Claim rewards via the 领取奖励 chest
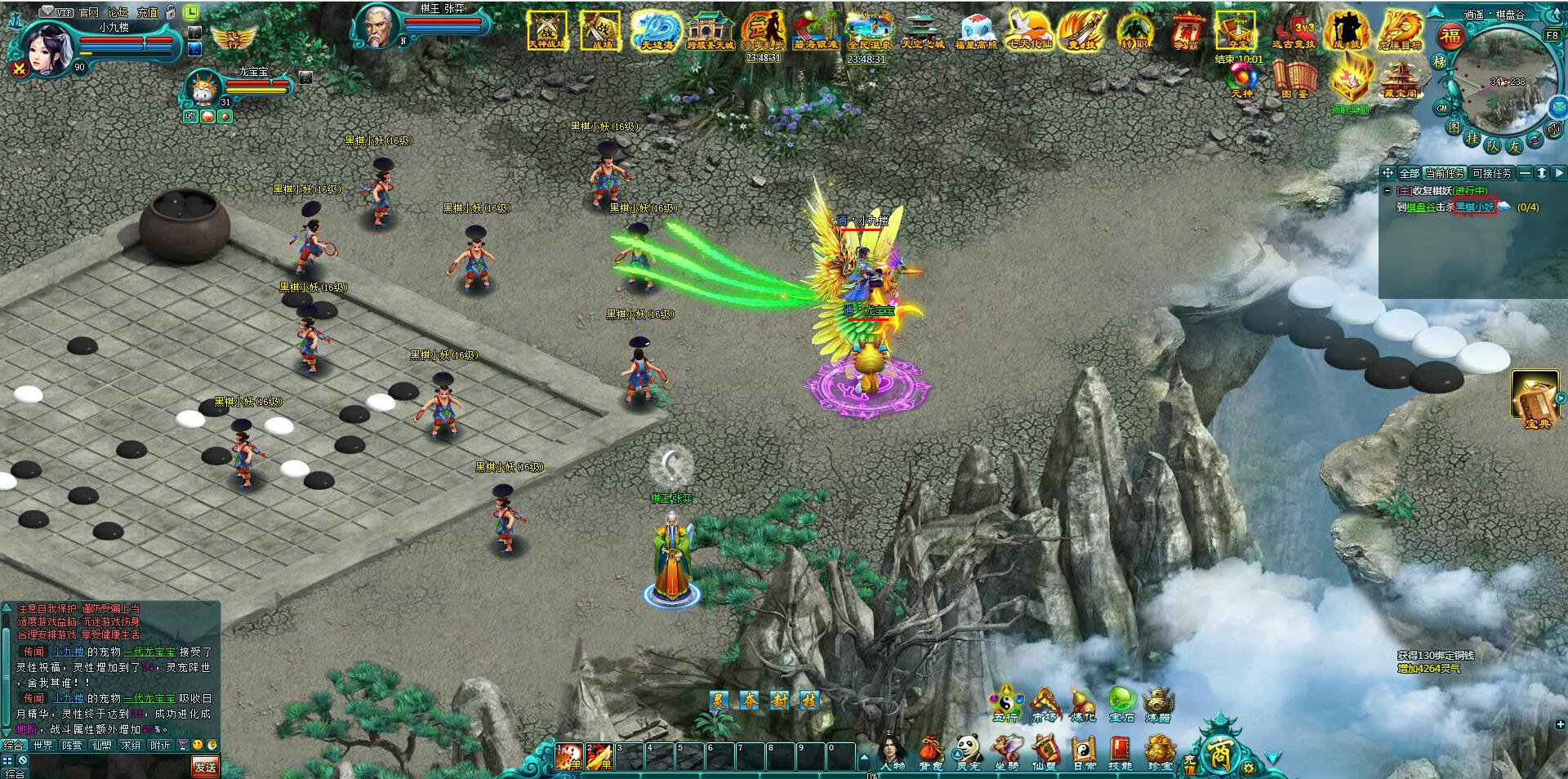1568x779 pixels. (x=1347, y=85)
